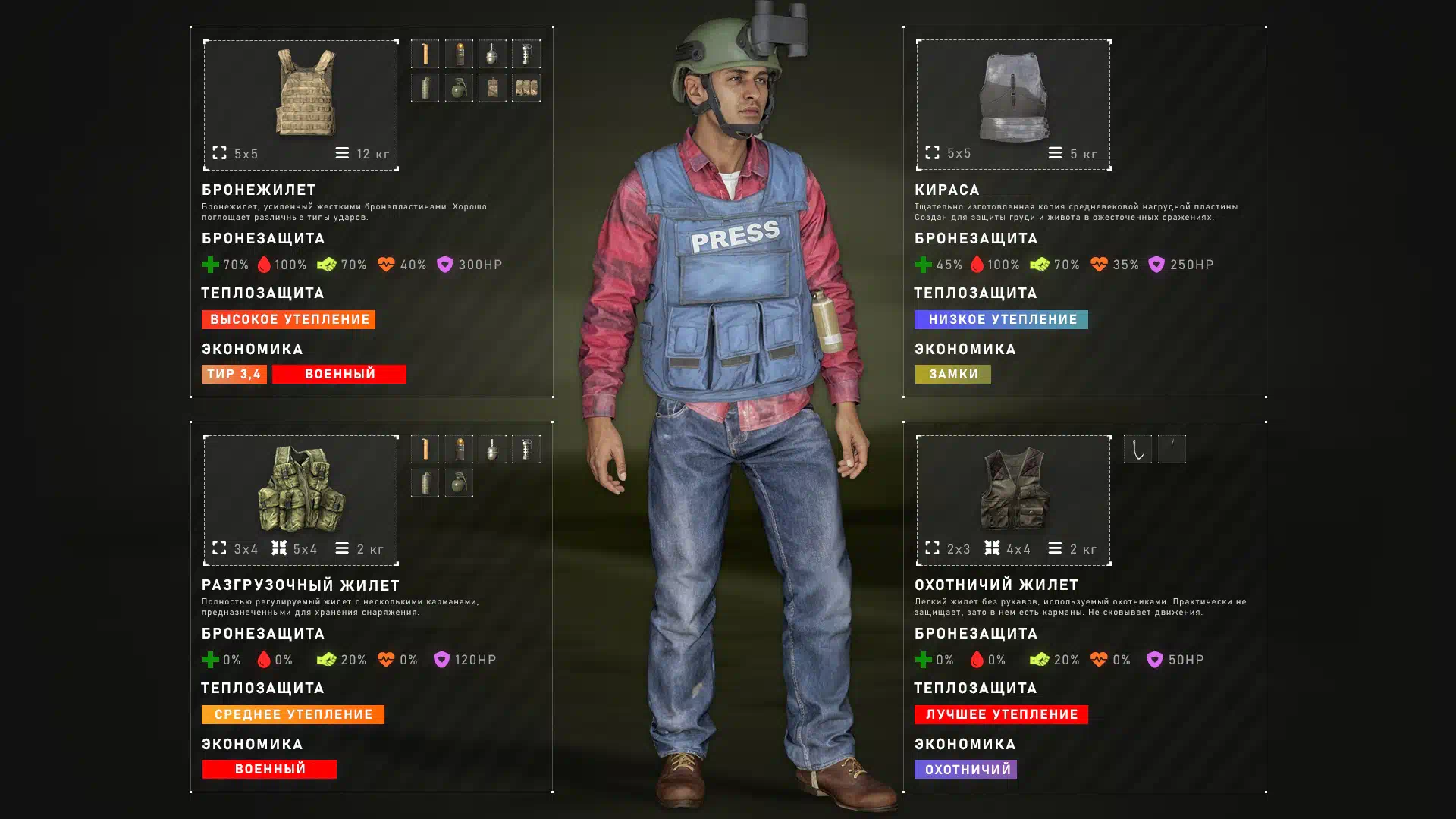1456x819 pixels.
Task: Click the triple magazine pouch slot
Action: click(x=526, y=88)
